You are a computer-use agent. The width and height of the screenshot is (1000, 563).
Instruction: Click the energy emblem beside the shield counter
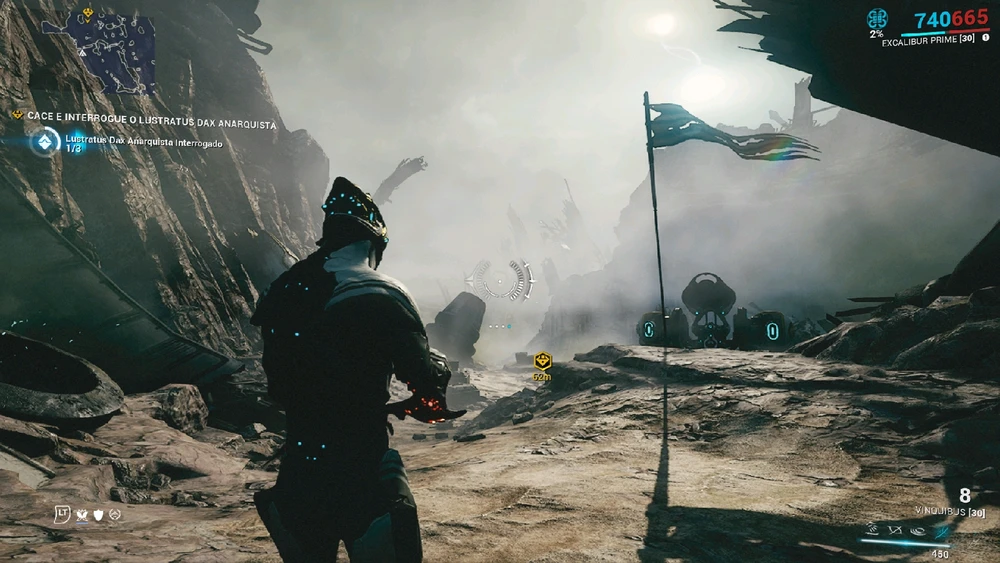coord(877,18)
